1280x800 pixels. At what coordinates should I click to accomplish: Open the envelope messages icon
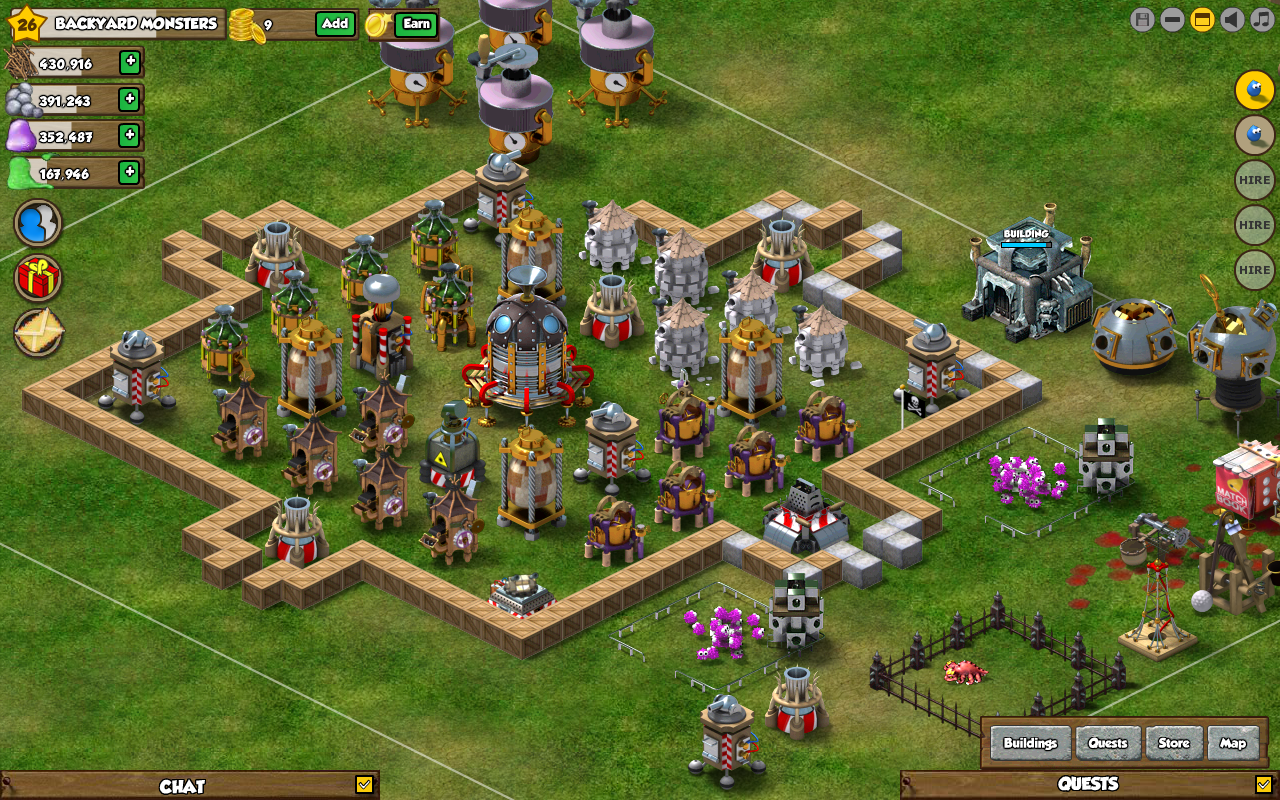[38, 332]
